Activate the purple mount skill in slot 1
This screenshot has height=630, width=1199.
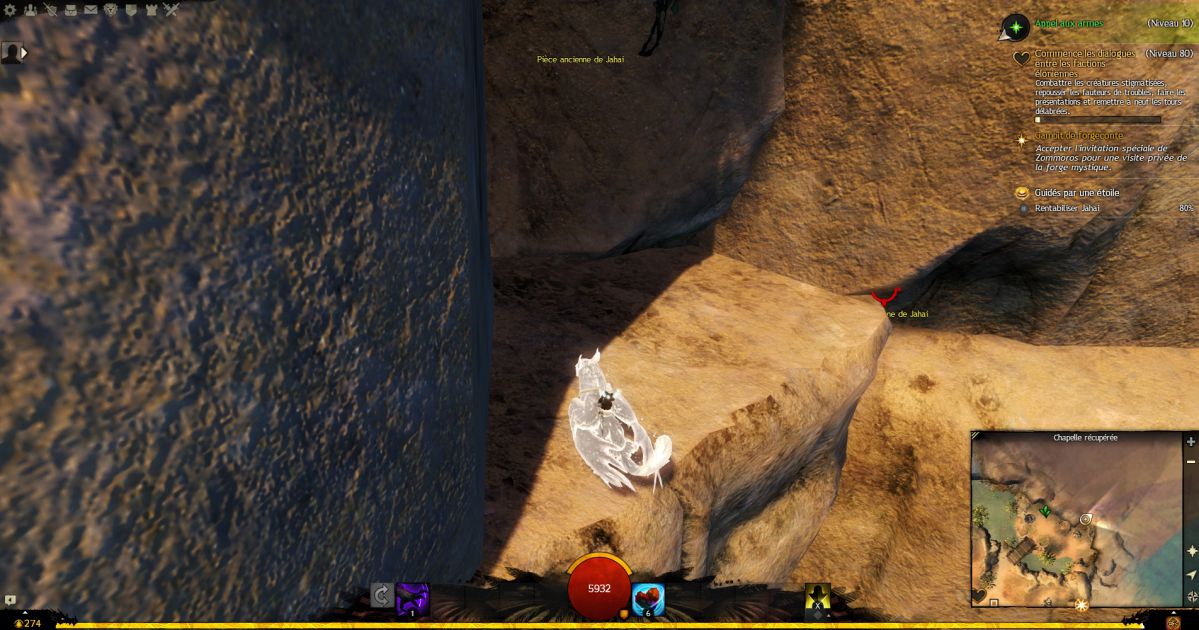[x=412, y=598]
